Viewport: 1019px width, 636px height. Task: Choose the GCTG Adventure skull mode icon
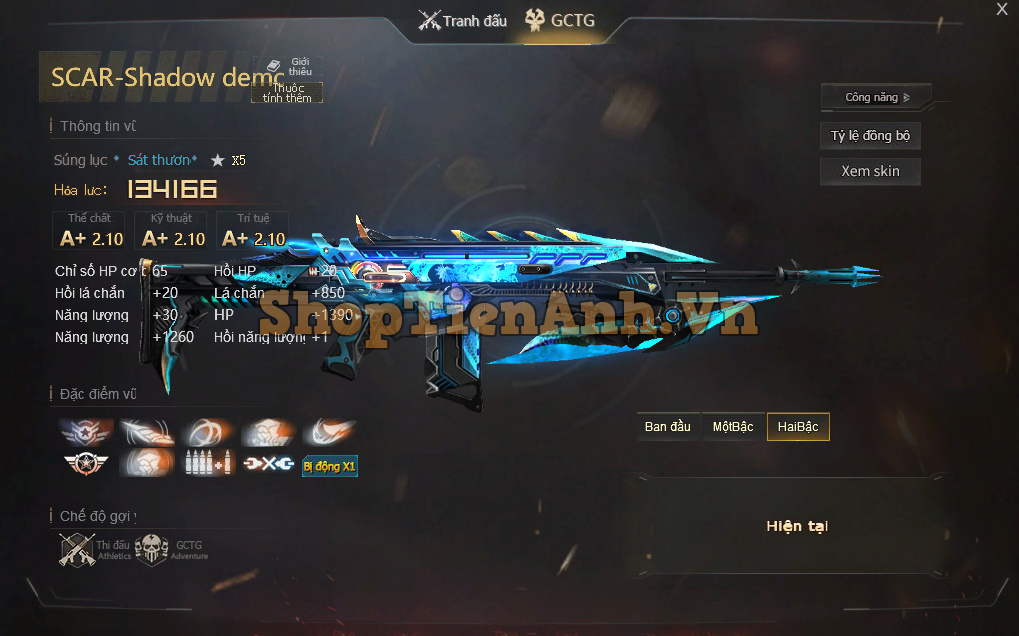[x=152, y=549]
